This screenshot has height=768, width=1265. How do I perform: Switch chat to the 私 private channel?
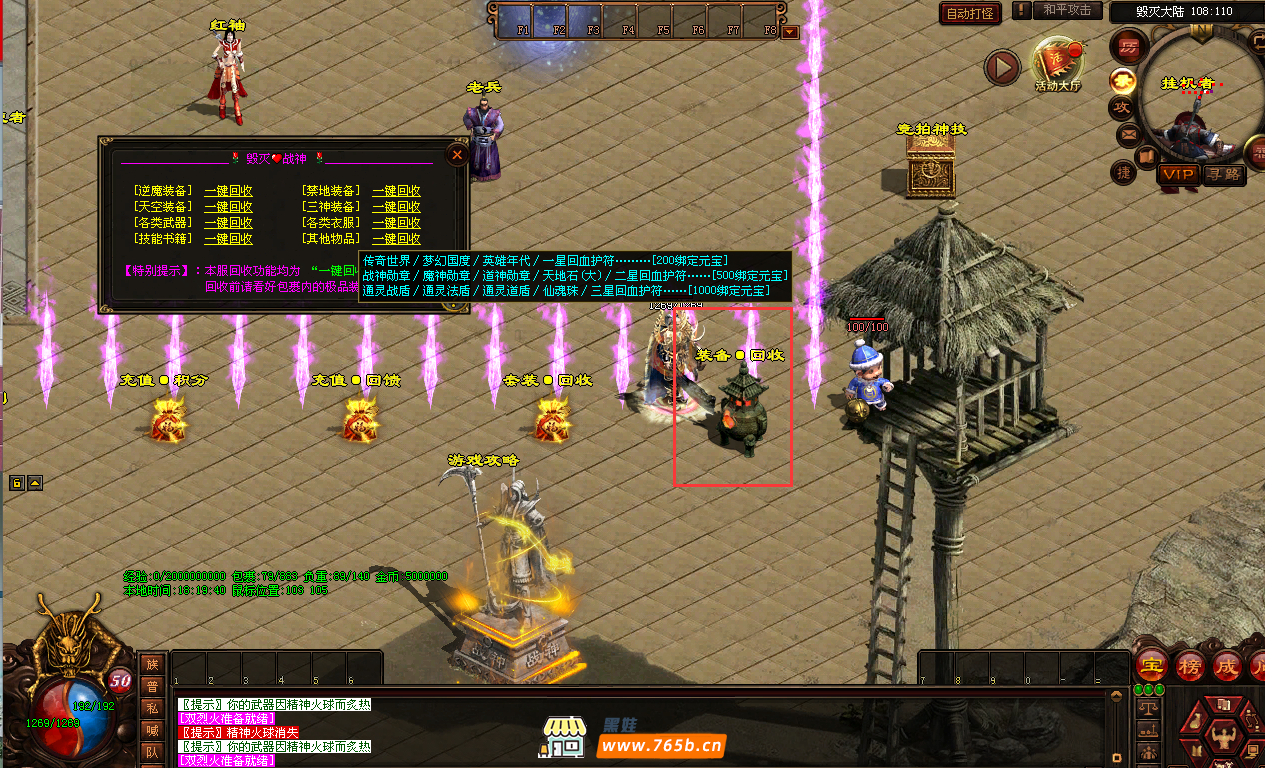(x=152, y=707)
